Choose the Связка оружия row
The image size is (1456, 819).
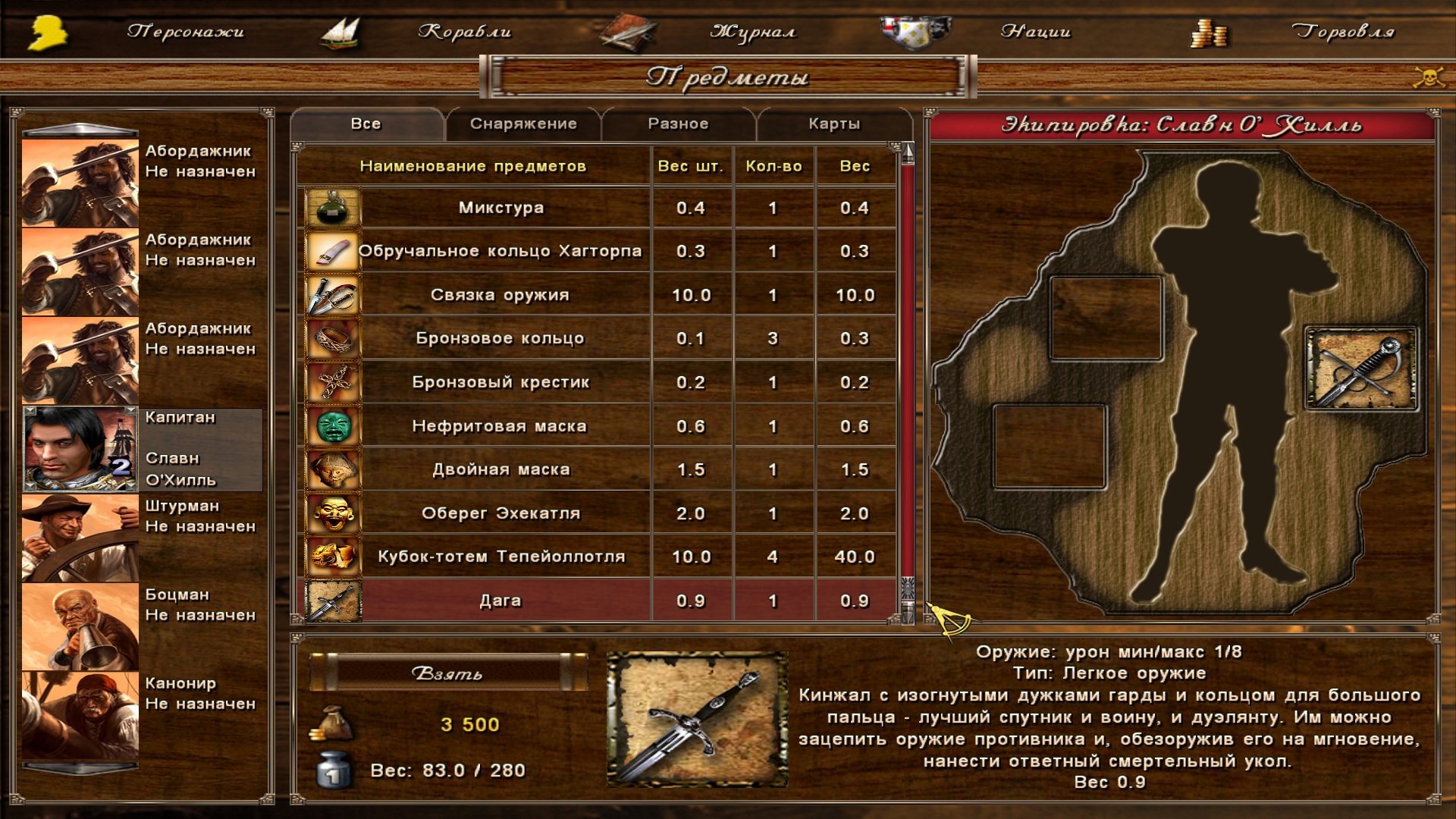tap(500, 295)
